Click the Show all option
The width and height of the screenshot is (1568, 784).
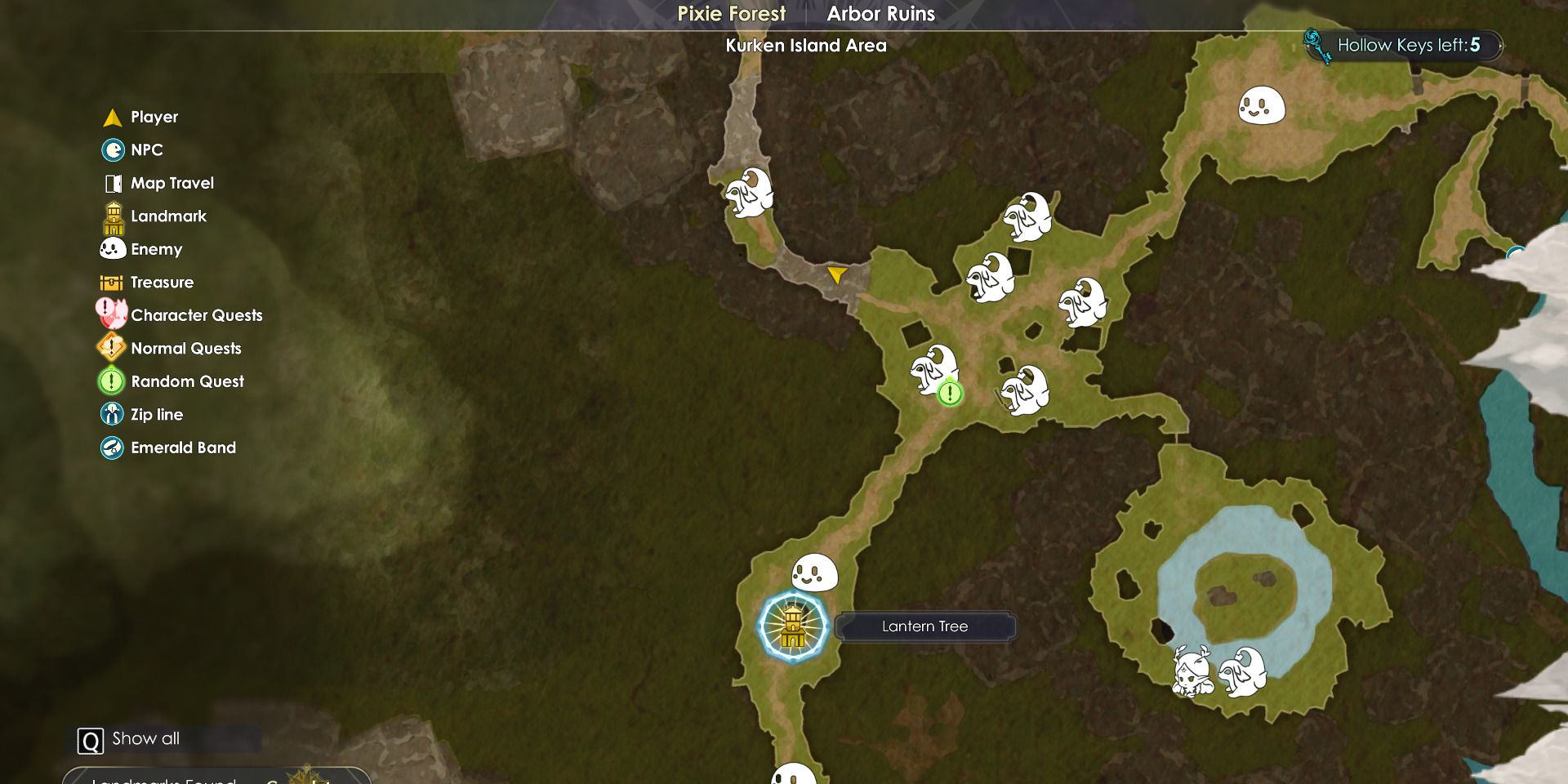pyautogui.click(x=145, y=739)
